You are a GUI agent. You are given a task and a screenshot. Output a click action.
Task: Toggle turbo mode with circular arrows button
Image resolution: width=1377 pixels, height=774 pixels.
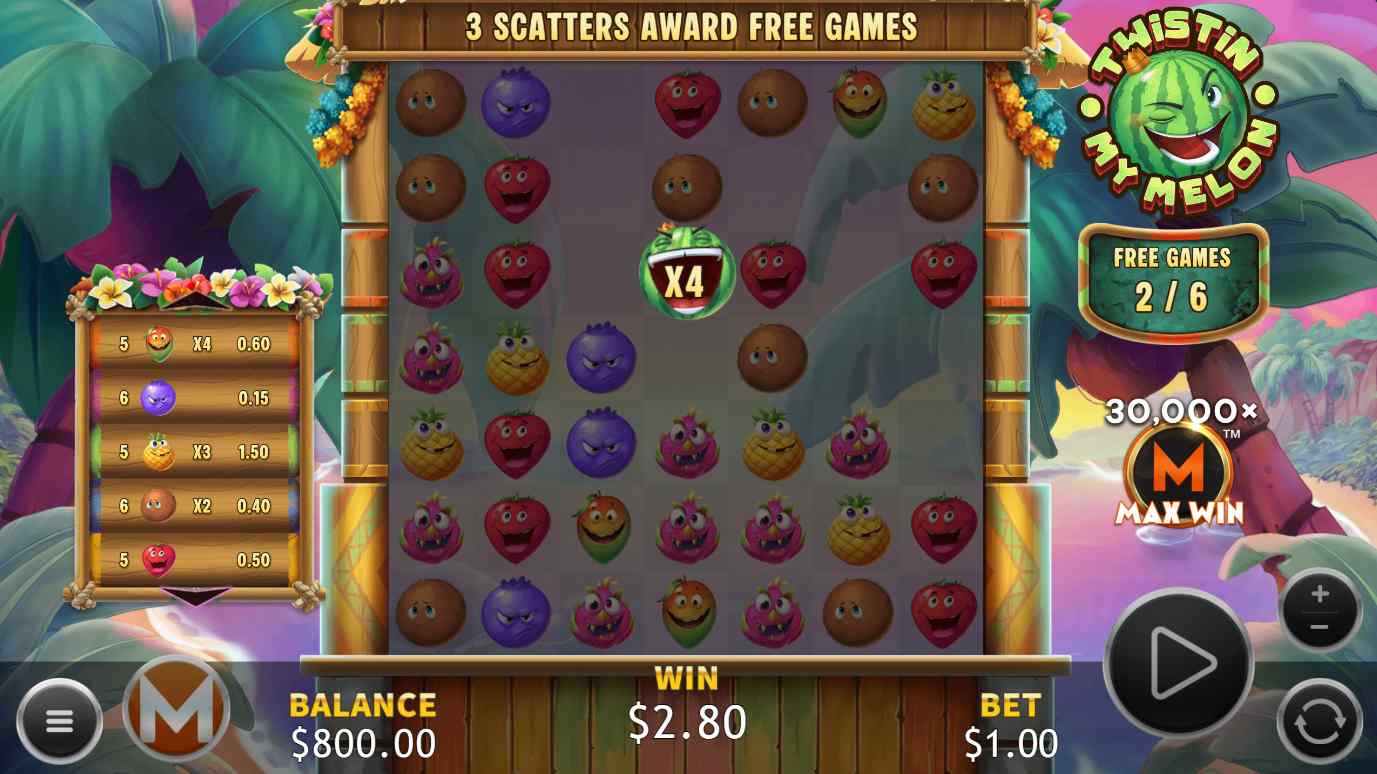click(1319, 718)
